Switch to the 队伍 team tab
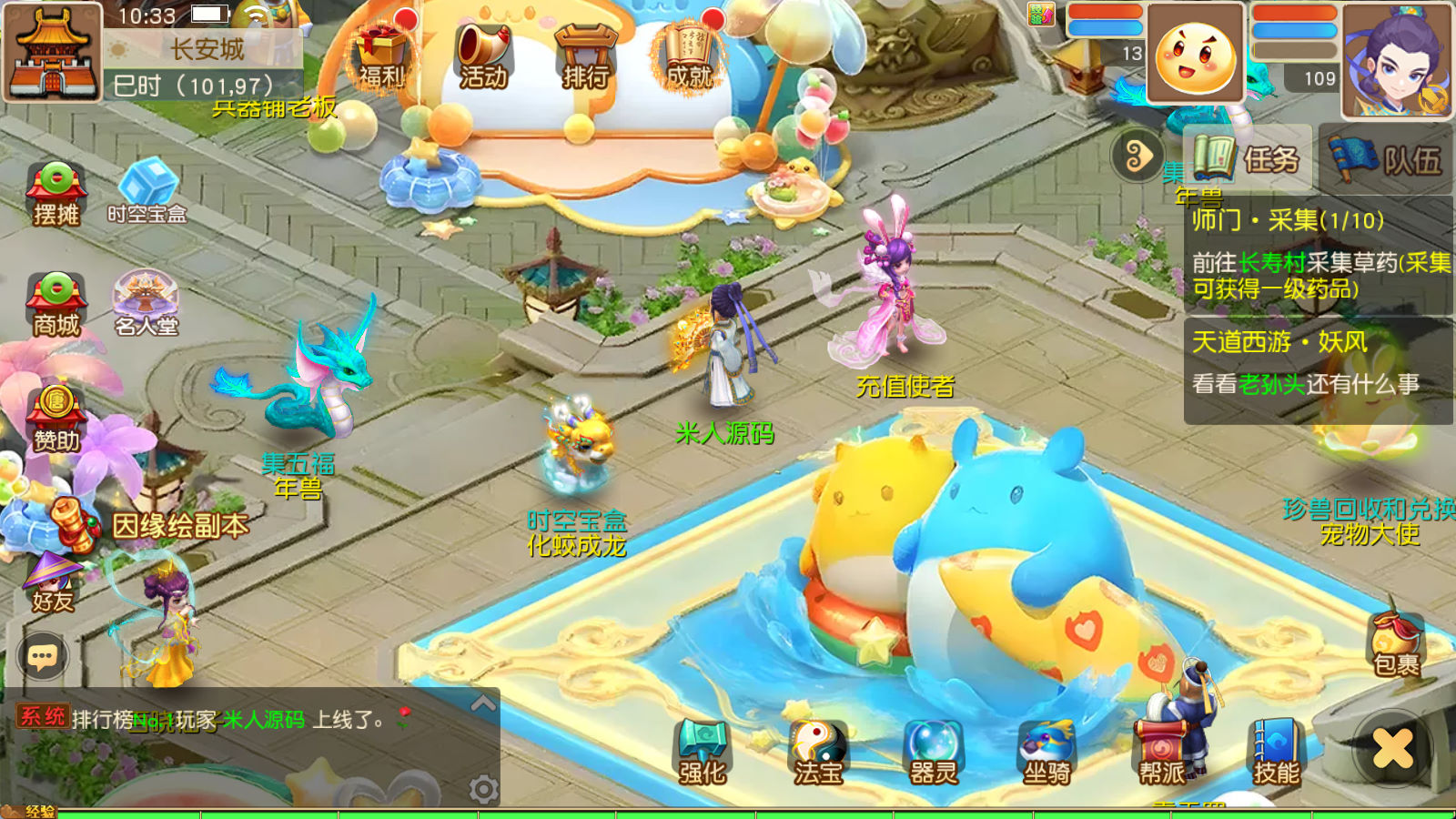 tap(1387, 159)
